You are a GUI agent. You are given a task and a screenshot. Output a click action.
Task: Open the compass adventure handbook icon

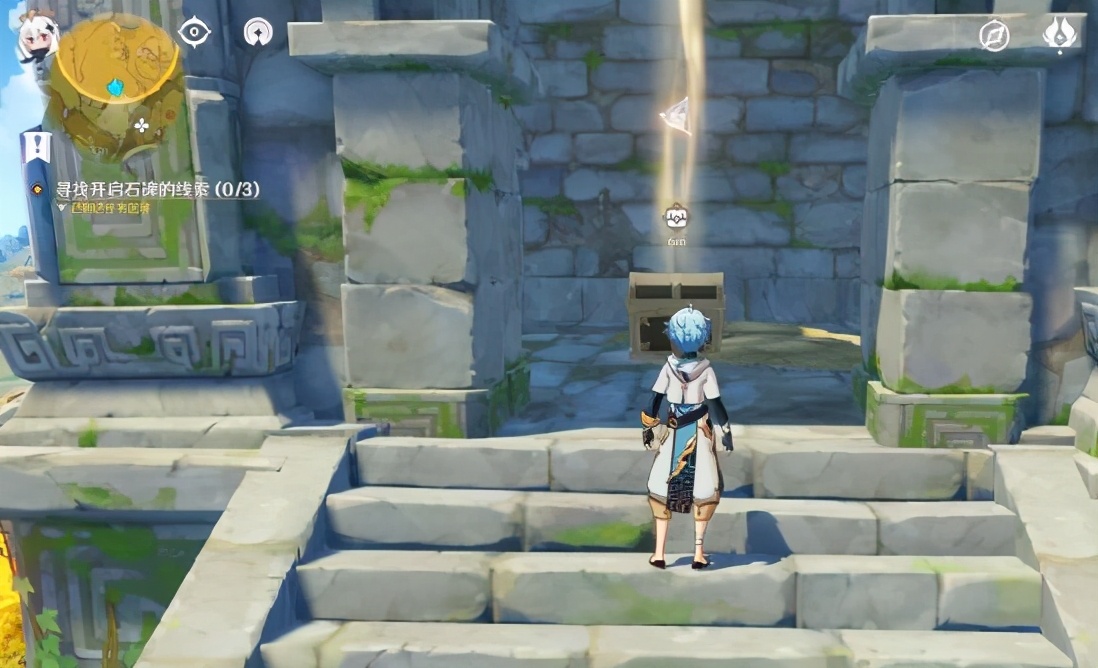tap(993, 35)
